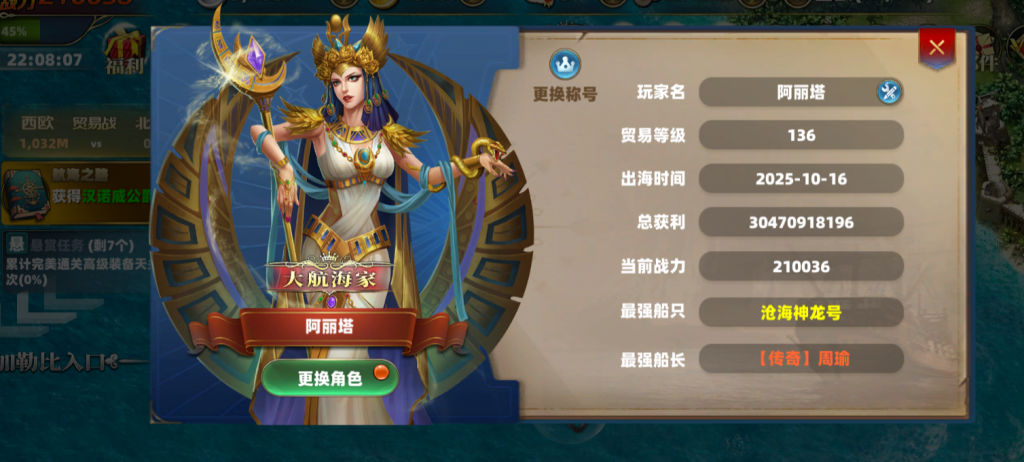Image resolution: width=1024 pixels, height=462 pixels.
Task: Edit the player name 阿丽塔
Action: 889,93
